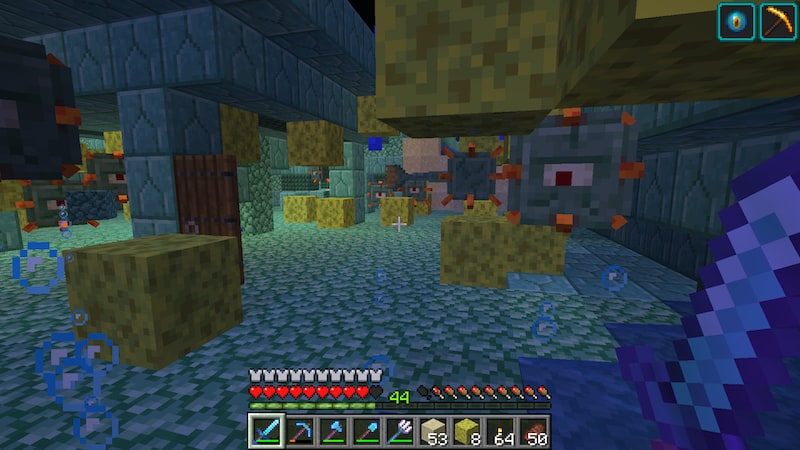Image resolution: width=800 pixels, height=450 pixels.
Task: Equip the trident from the hotbar
Action: click(x=400, y=432)
